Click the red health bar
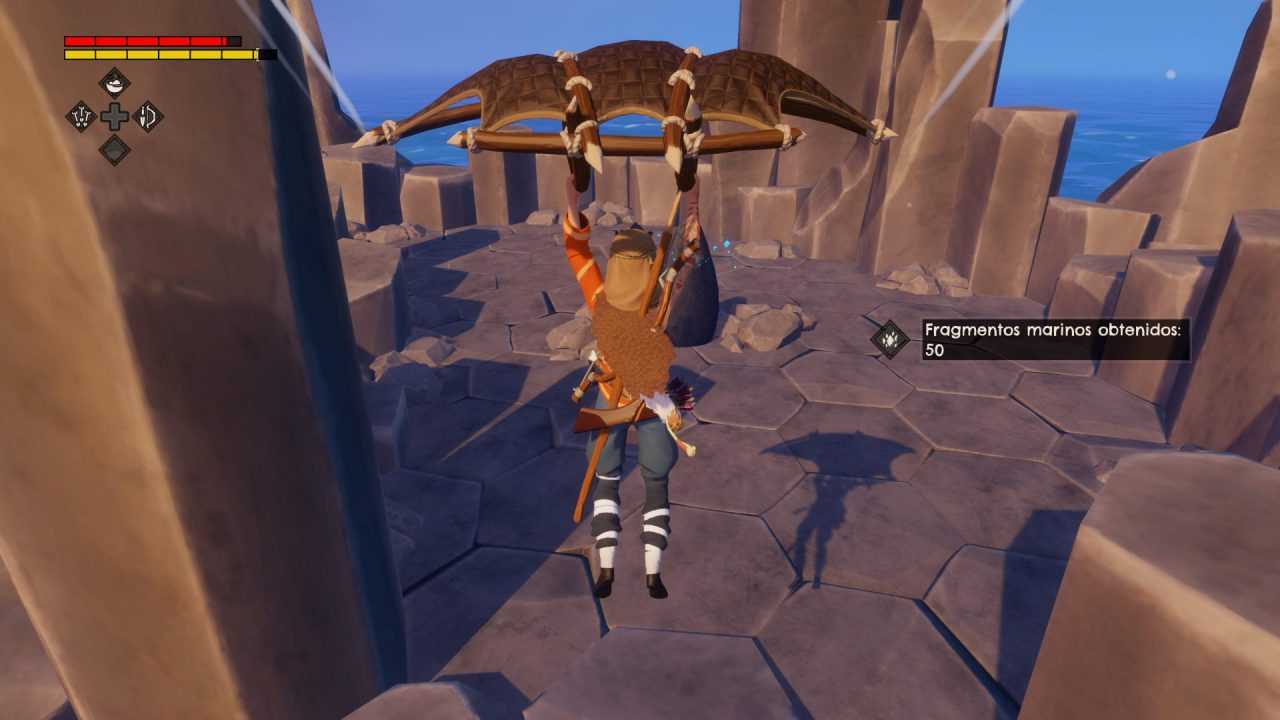This screenshot has width=1280, height=720. click(150, 40)
